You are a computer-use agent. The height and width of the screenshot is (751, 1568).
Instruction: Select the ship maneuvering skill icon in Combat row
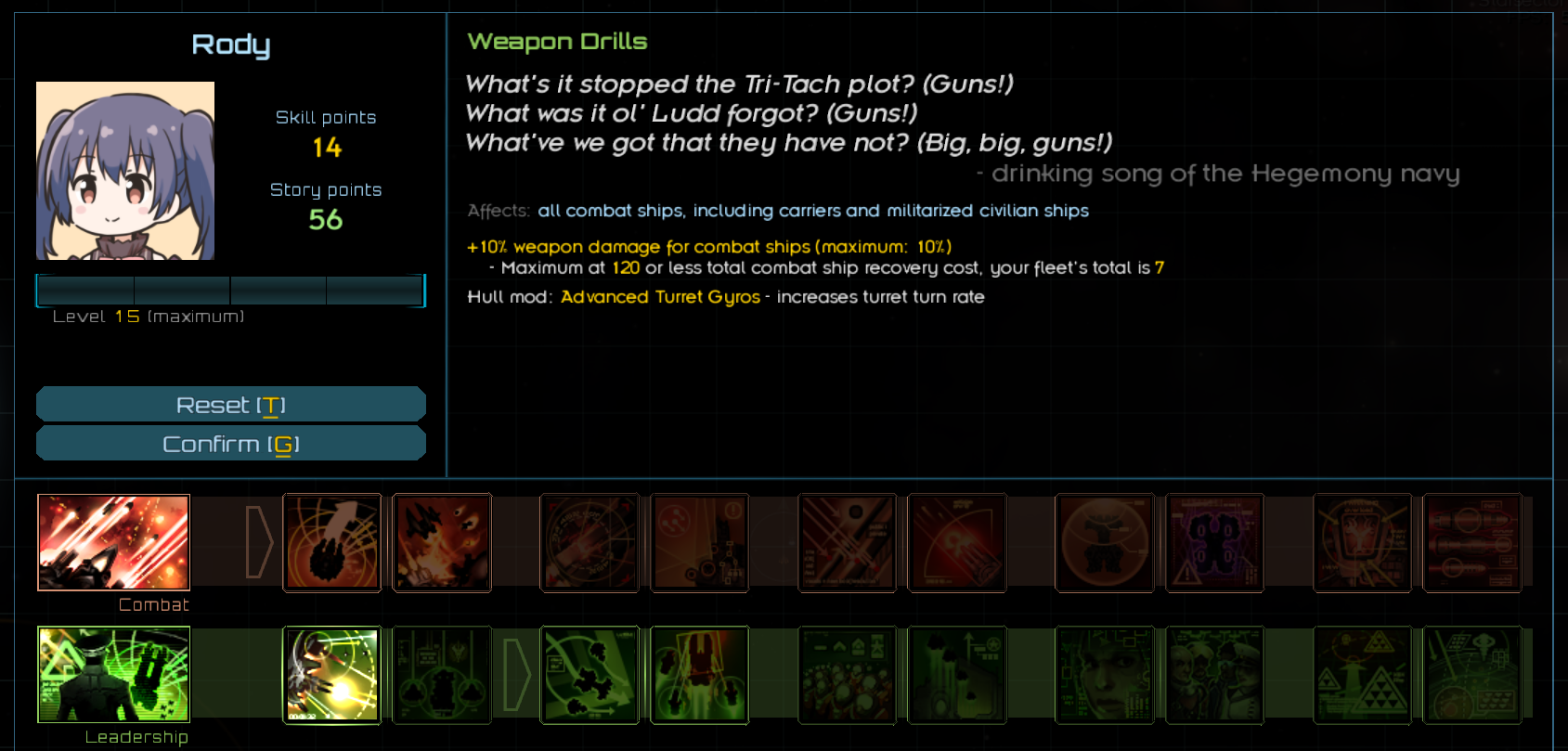[332, 543]
